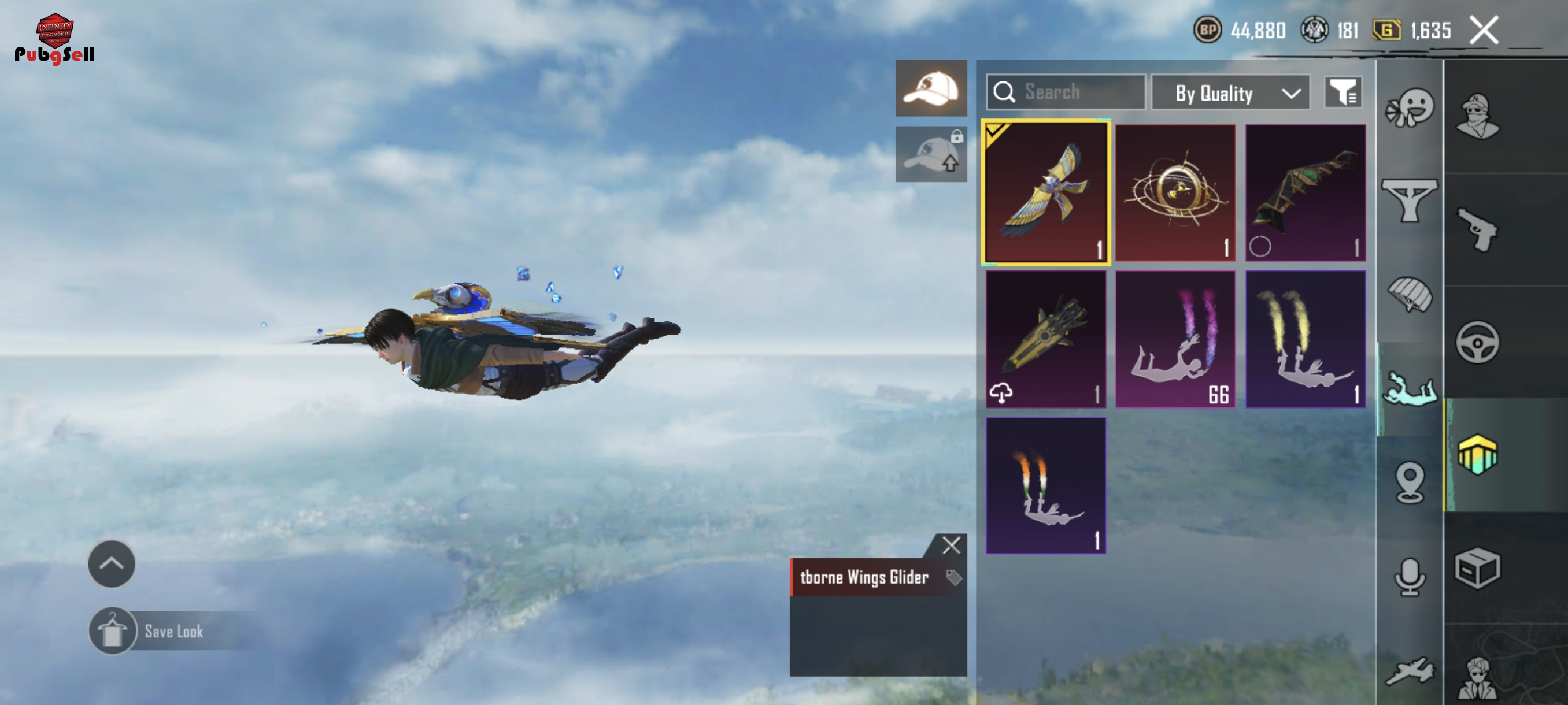Select the golden falcon wings glider
This screenshot has width=1568, height=705.
point(1046,192)
